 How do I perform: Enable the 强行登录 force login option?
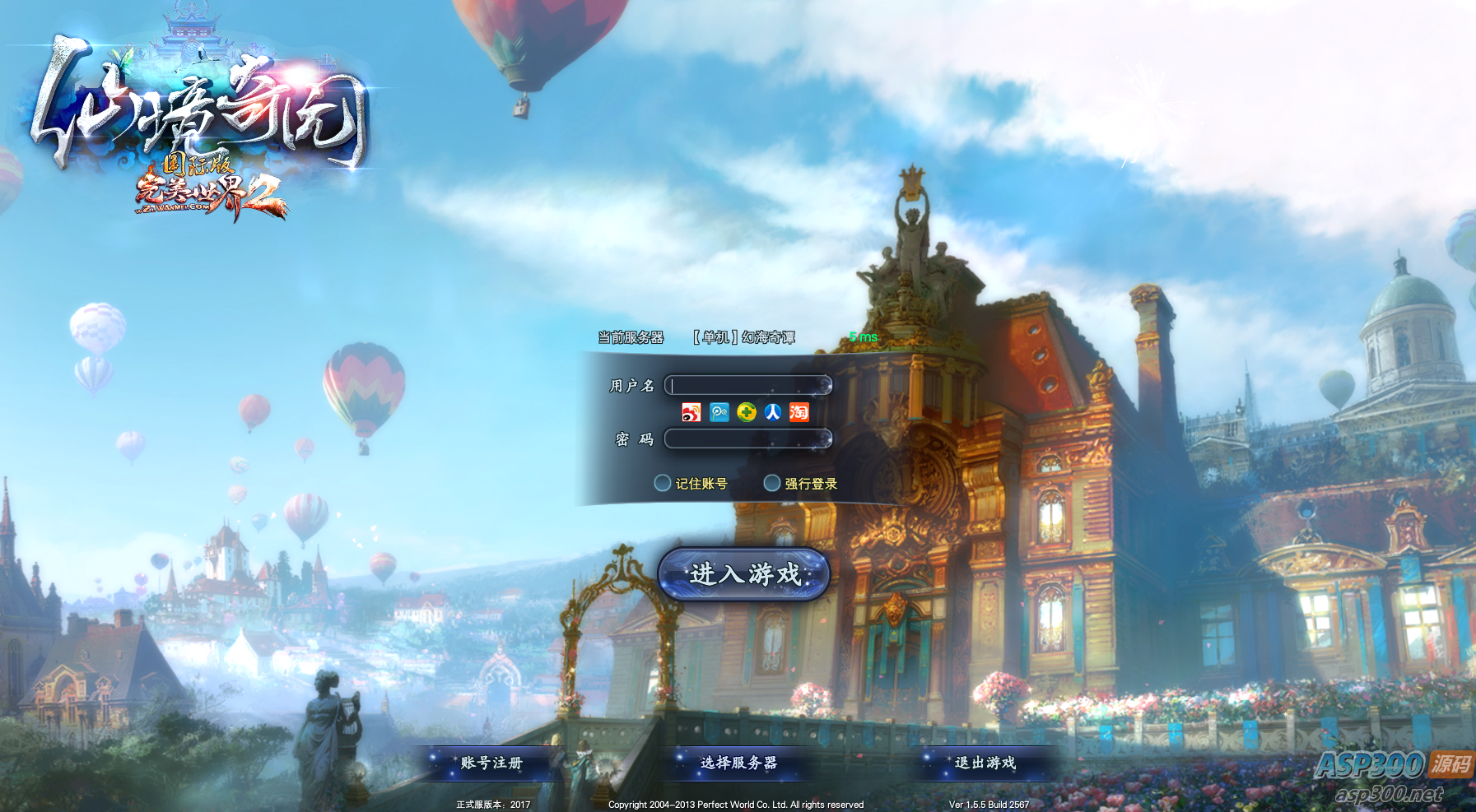tap(772, 483)
